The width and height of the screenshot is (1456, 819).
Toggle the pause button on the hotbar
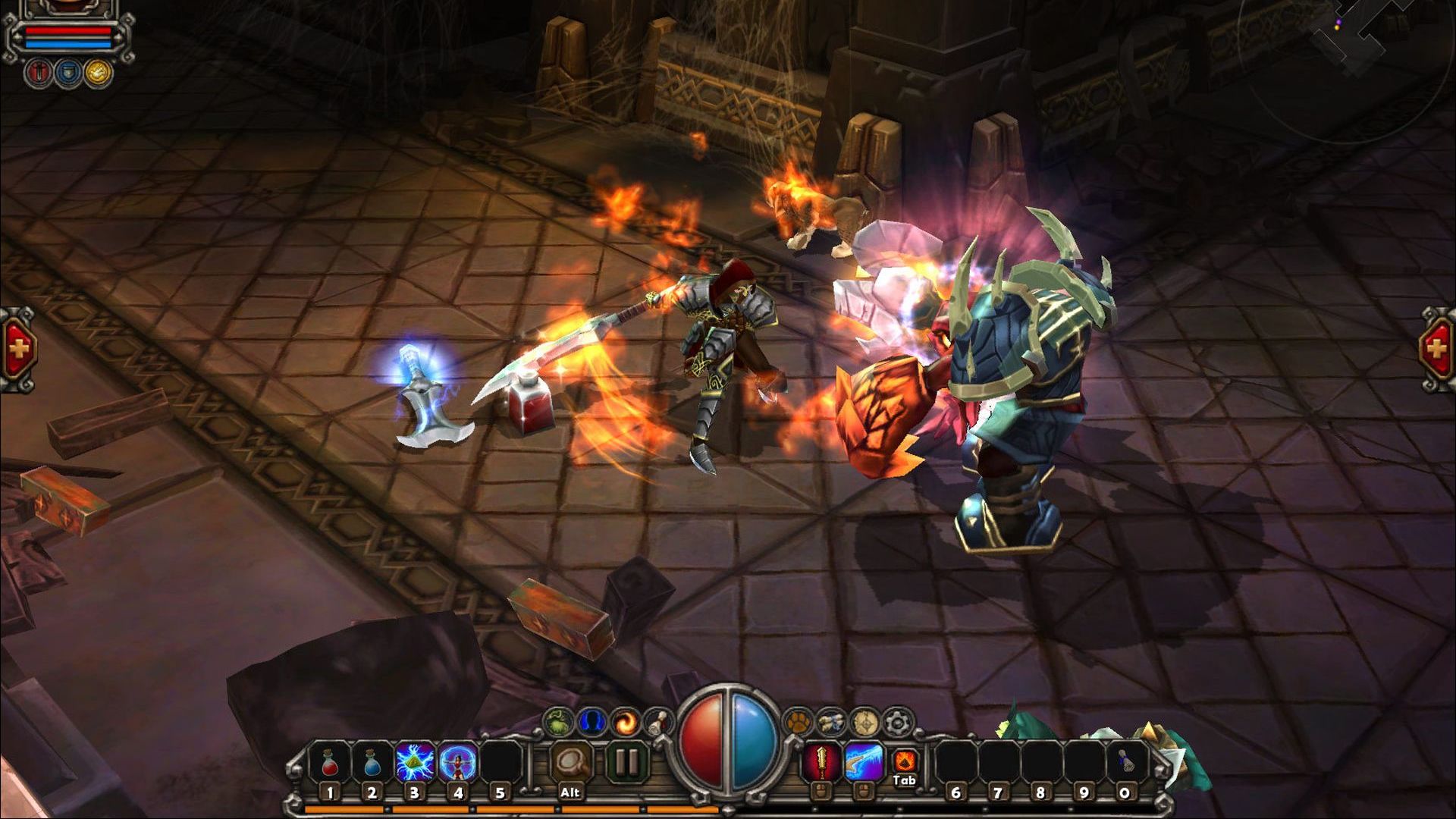point(626,761)
